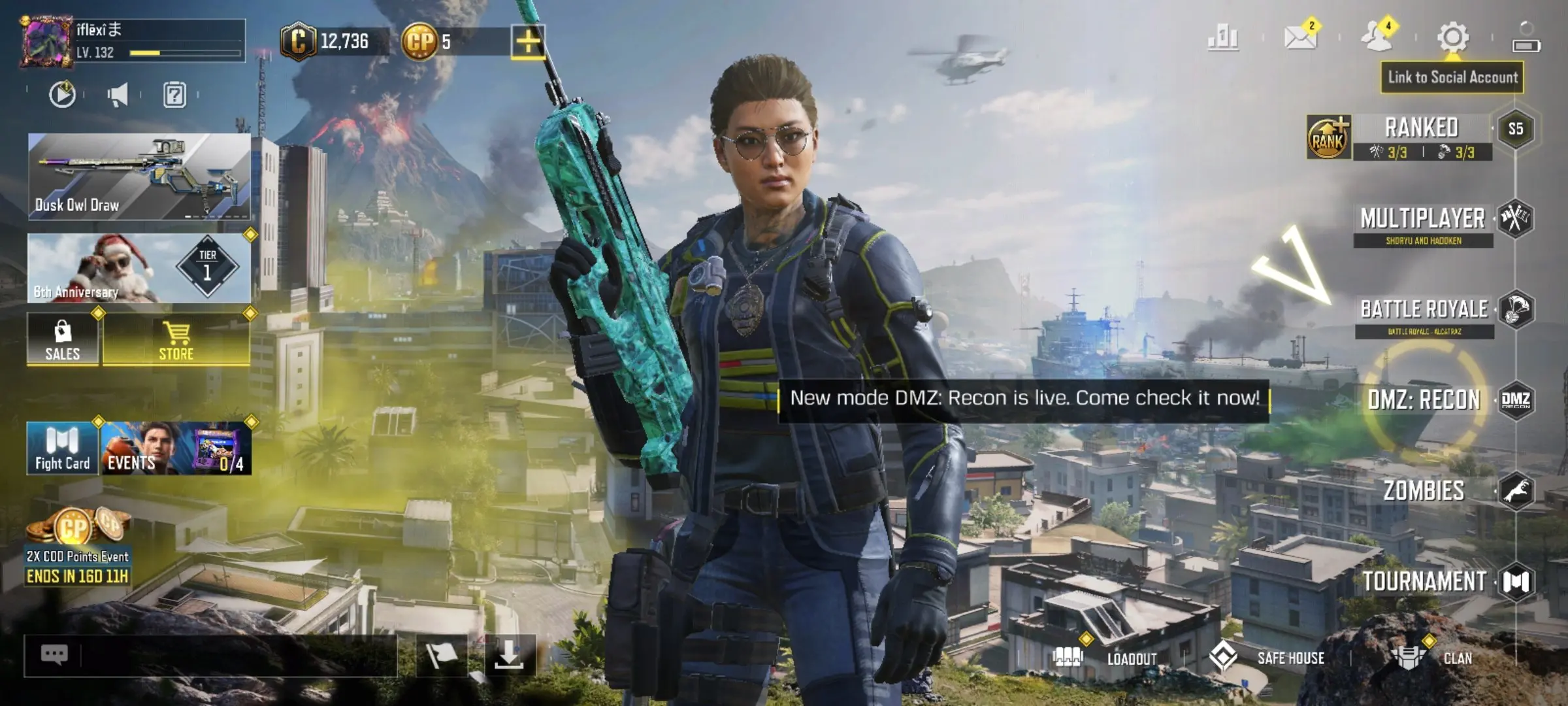The width and height of the screenshot is (1568, 706).
Task: Open the settings gear icon
Action: click(x=1453, y=37)
